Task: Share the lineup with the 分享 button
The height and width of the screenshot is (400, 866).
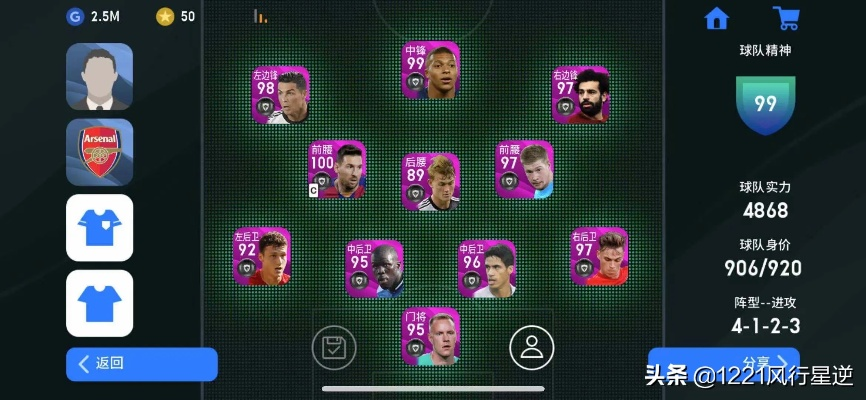Action: click(x=723, y=362)
